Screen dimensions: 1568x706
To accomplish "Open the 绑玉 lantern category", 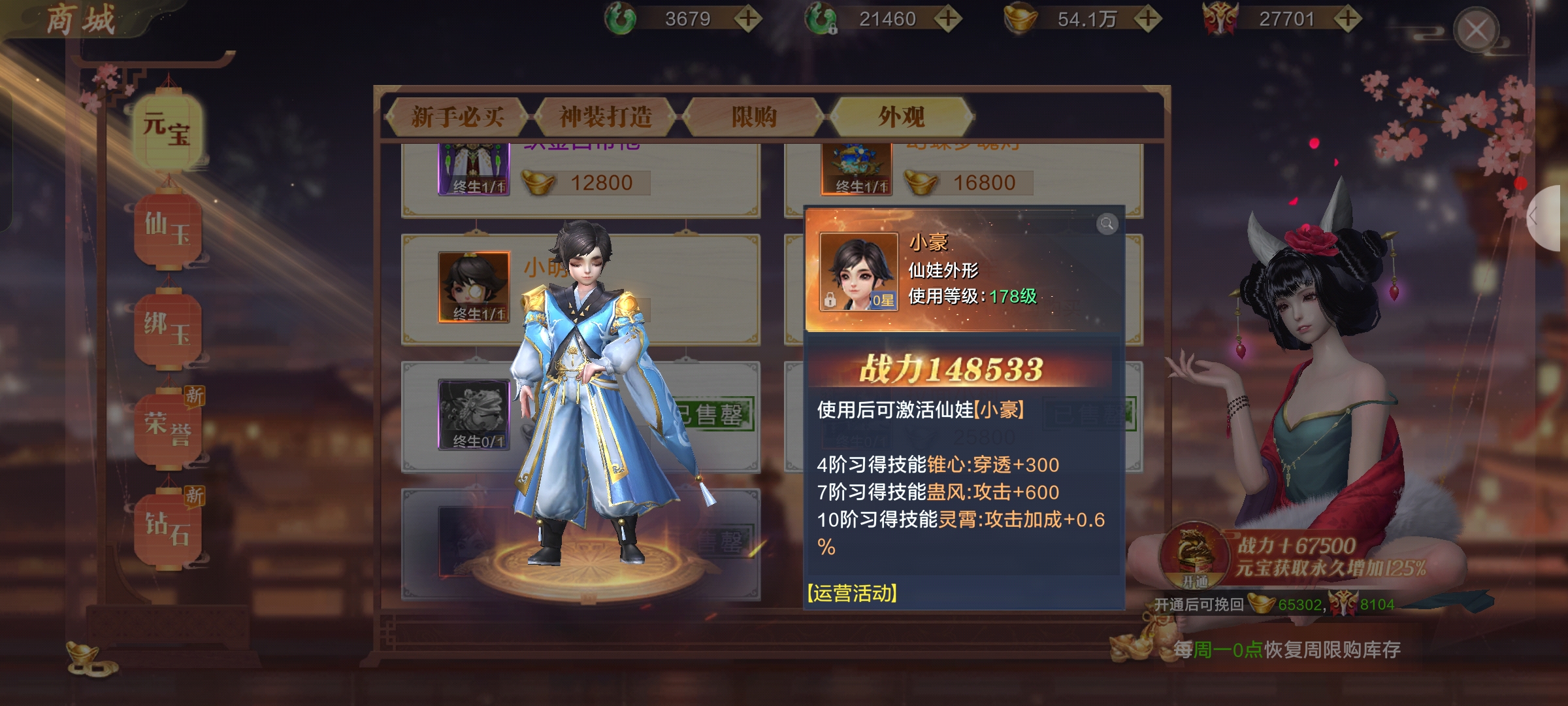I will (x=167, y=330).
